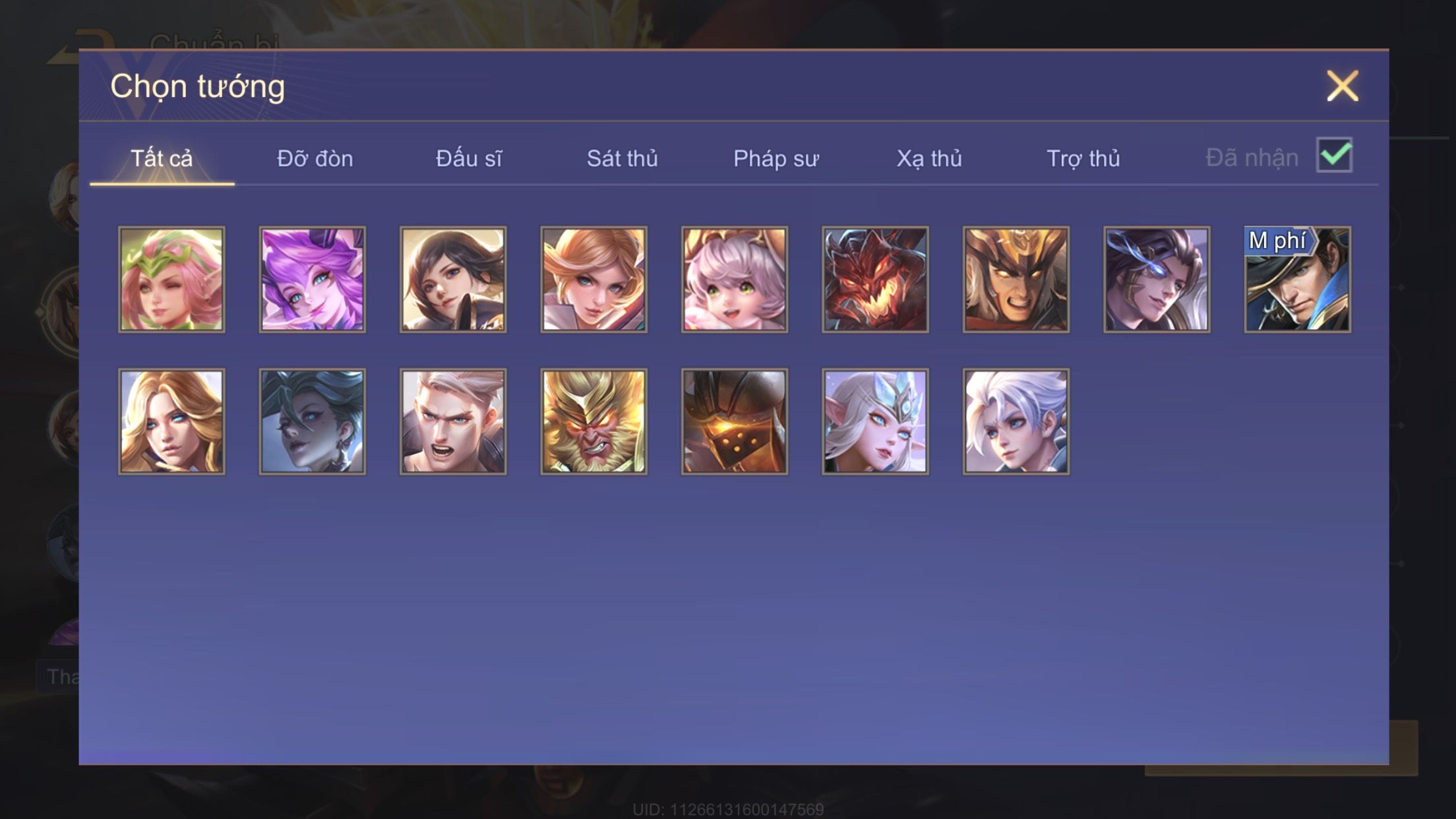Screen dimensions: 1456x819
Task: Switch to the Pháp sư tab
Action: point(775,159)
